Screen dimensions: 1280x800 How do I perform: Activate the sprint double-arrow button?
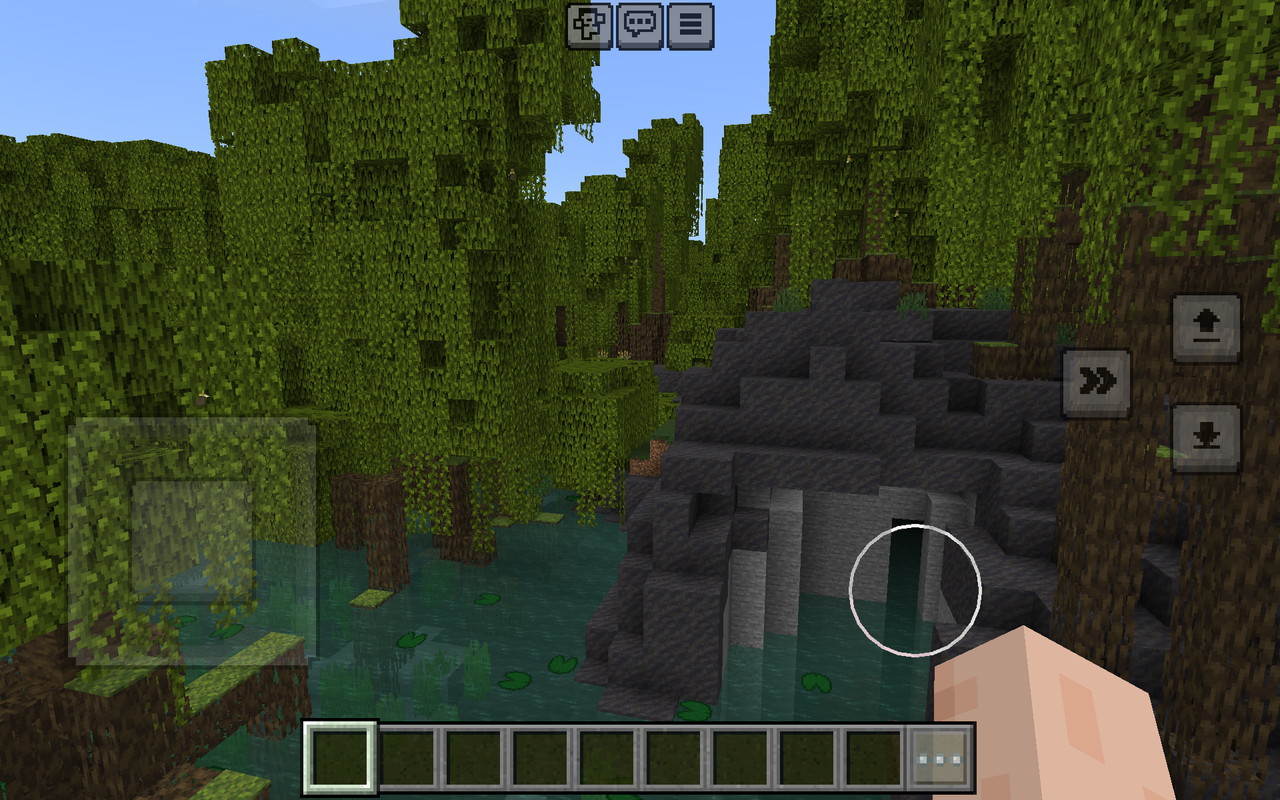pyautogui.click(x=1096, y=383)
